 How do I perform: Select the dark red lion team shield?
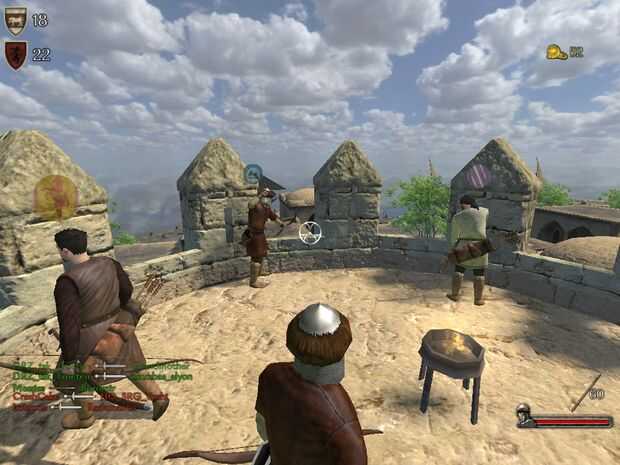(x=14, y=54)
